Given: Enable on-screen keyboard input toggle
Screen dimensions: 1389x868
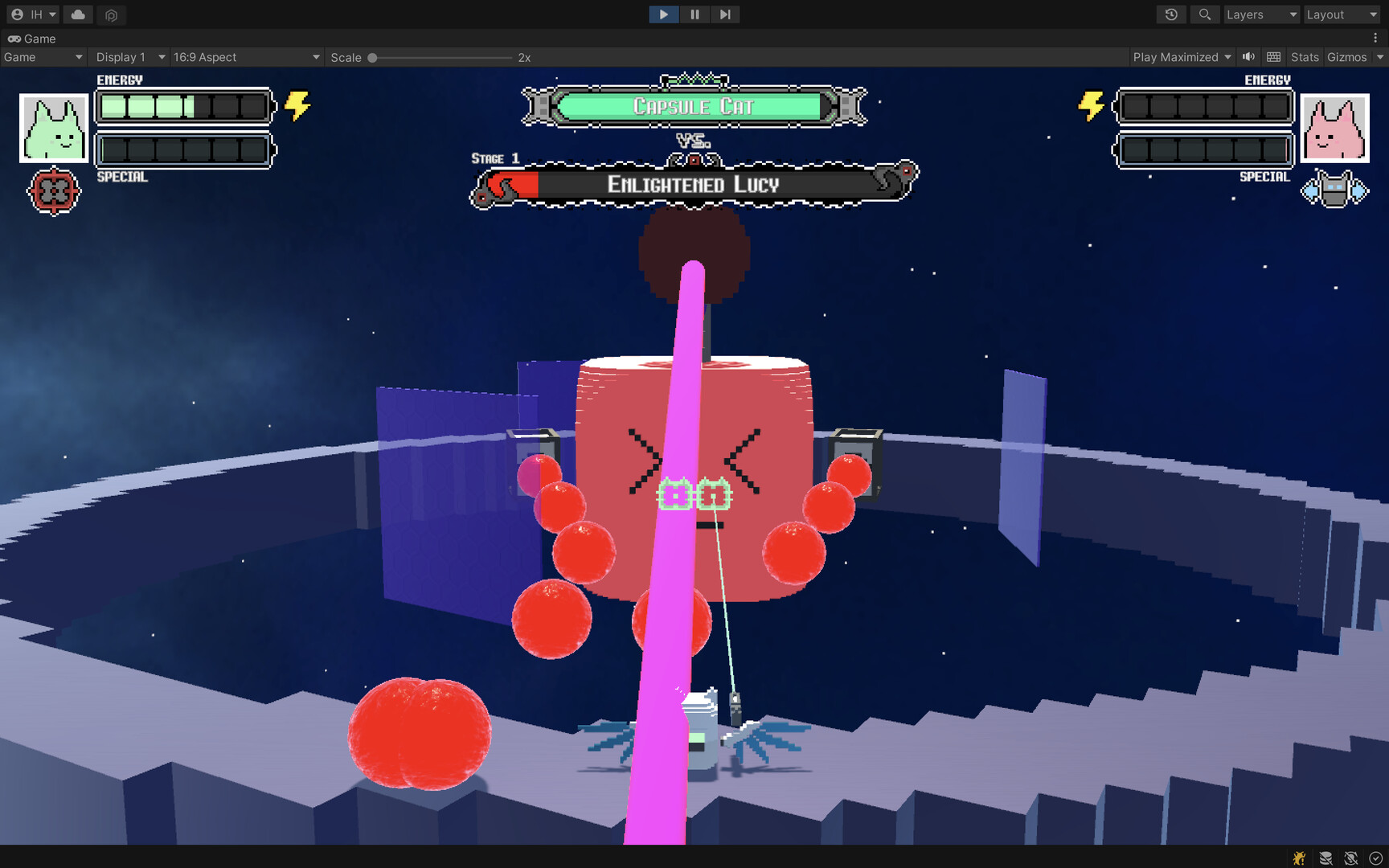Looking at the screenshot, I should pos(1273,56).
